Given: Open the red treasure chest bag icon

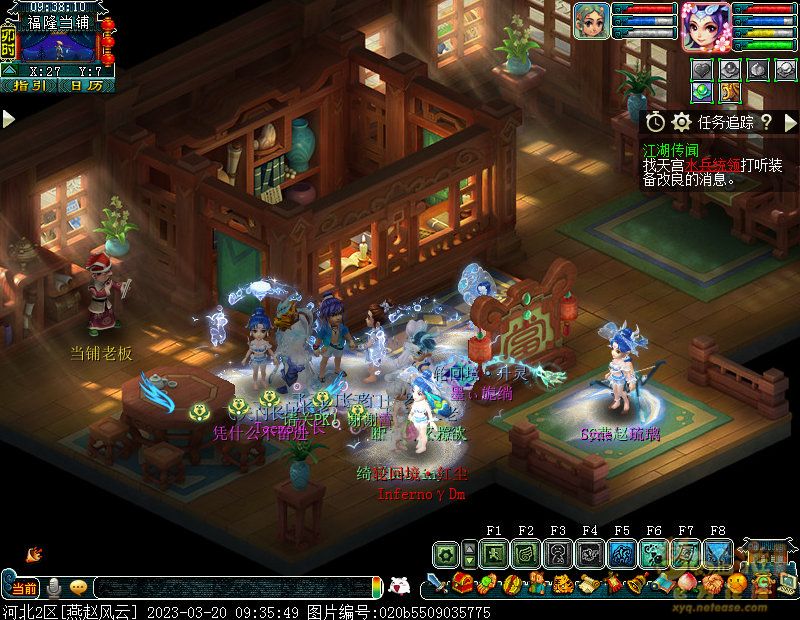Looking at the screenshot, I should [462, 584].
